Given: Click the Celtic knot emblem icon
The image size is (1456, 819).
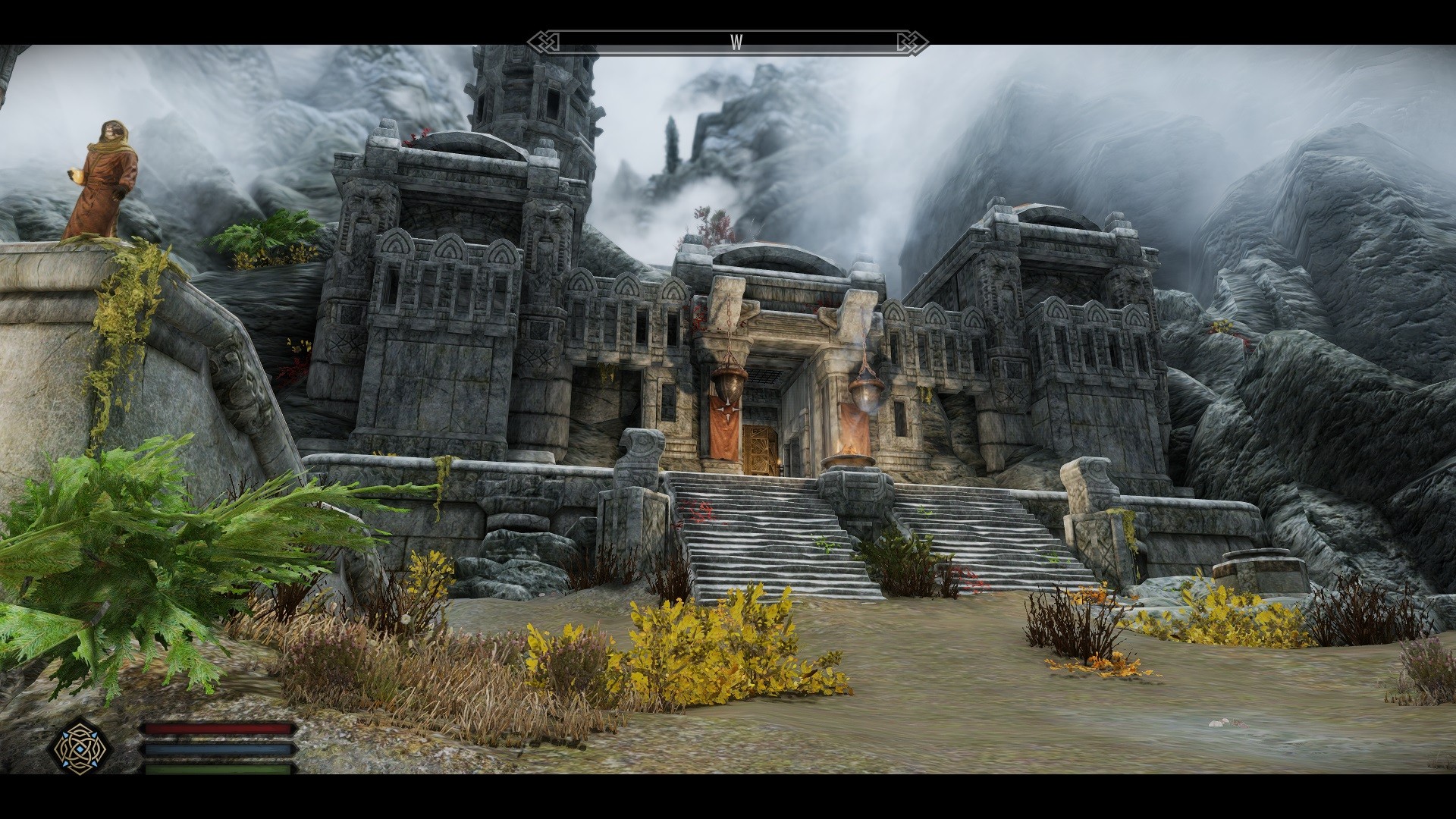Looking at the screenshot, I should [x=80, y=748].
